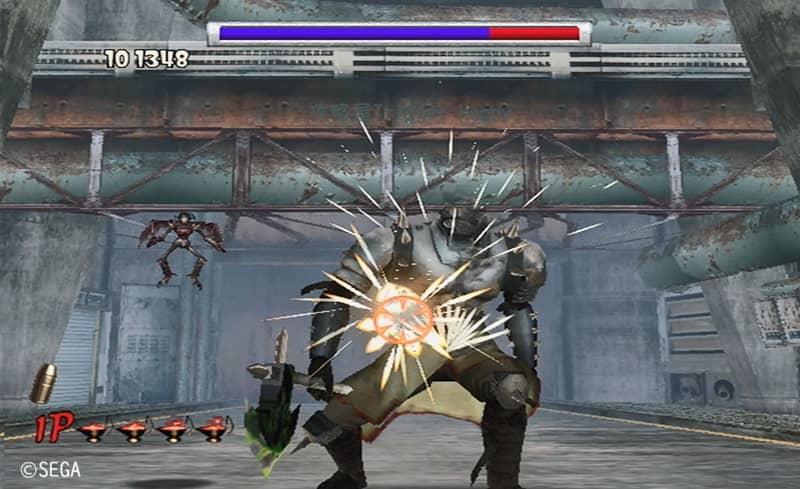Click the bullet ammo icon
800x489 pixels.
pyautogui.click(x=44, y=384)
